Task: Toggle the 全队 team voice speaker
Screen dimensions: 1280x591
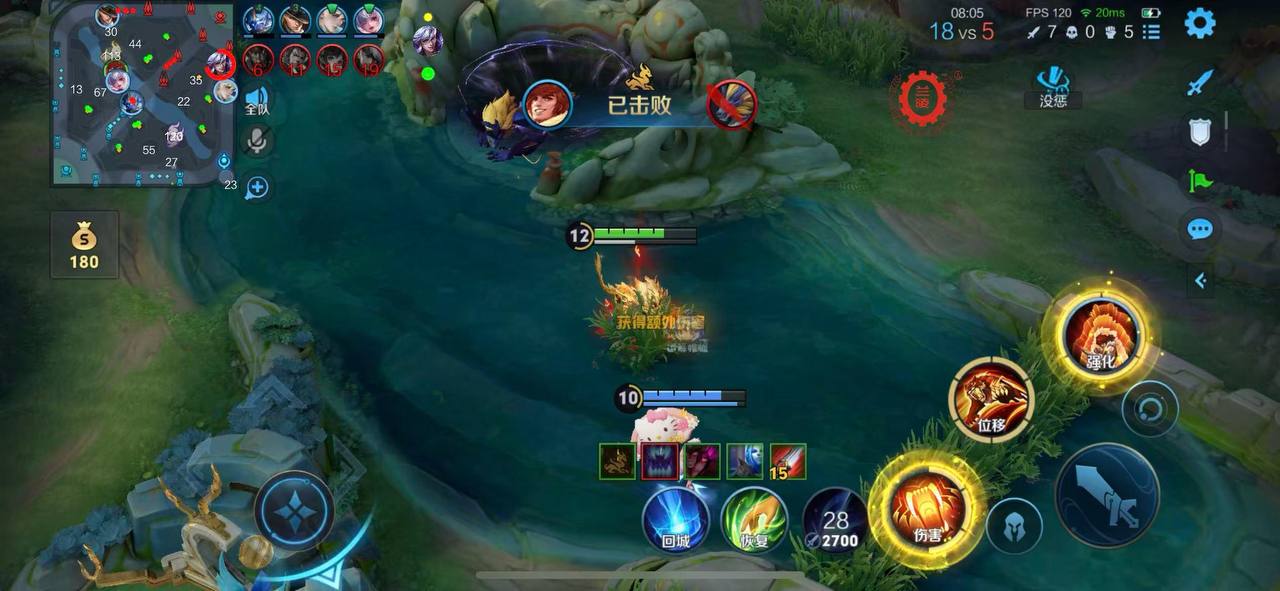Action: click(x=257, y=102)
